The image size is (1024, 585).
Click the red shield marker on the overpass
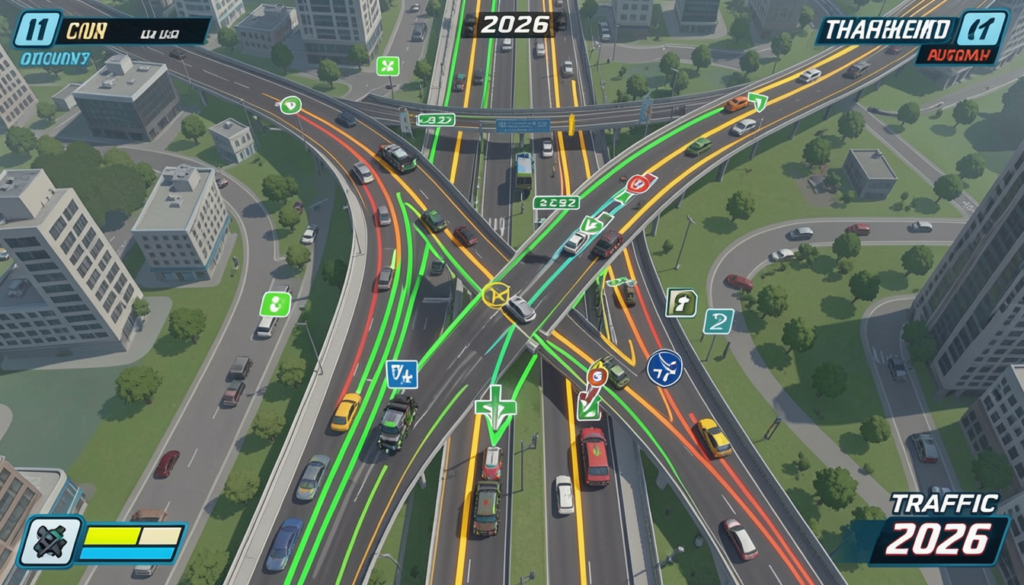coord(638,184)
